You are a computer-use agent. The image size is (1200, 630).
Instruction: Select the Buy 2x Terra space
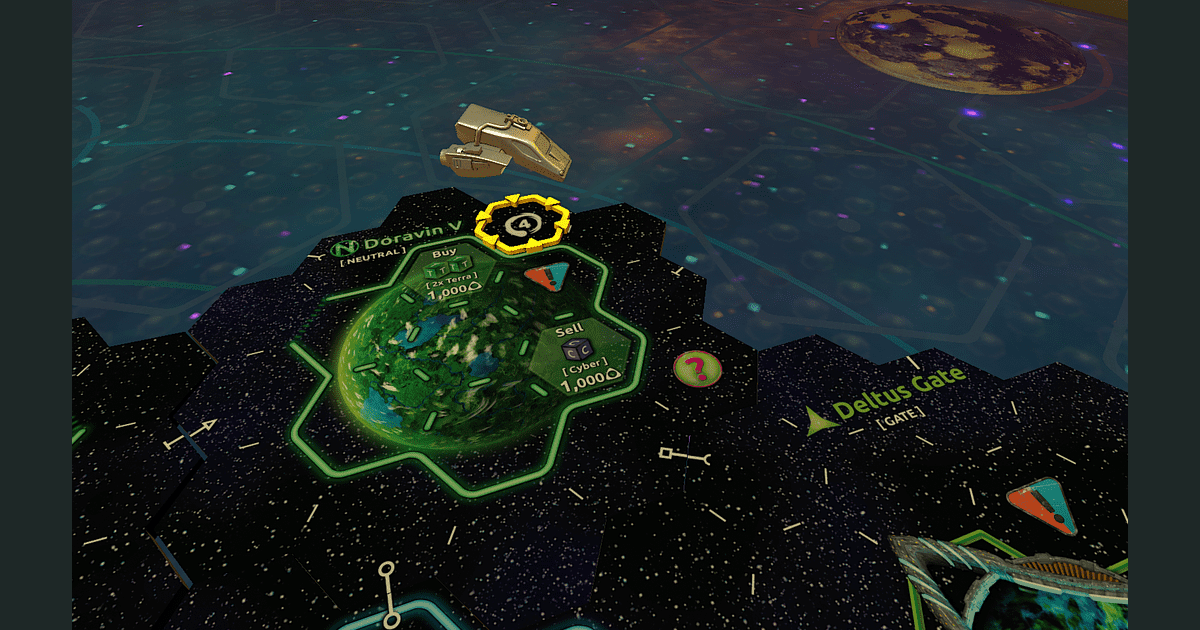click(451, 274)
